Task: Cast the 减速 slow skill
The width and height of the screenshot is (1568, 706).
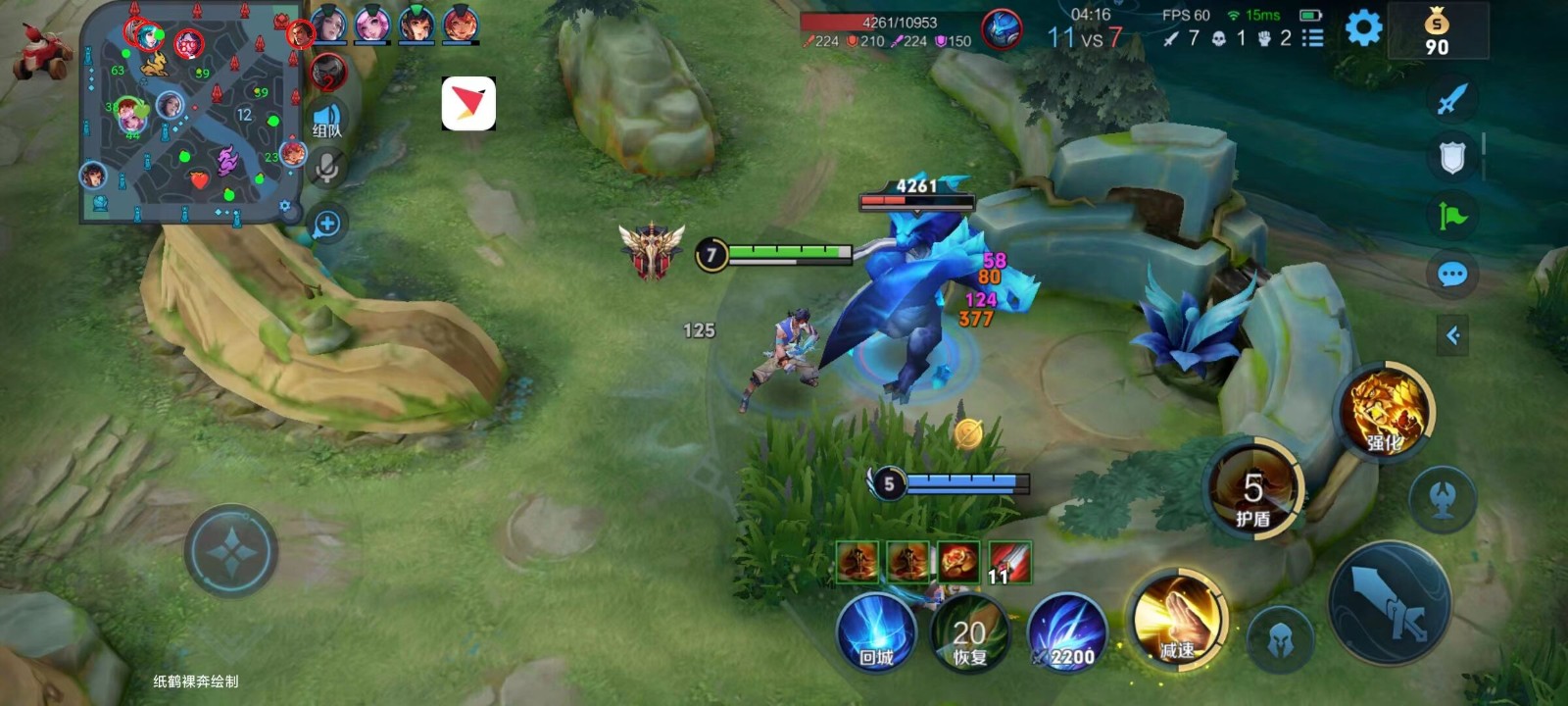Action: point(1177,620)
